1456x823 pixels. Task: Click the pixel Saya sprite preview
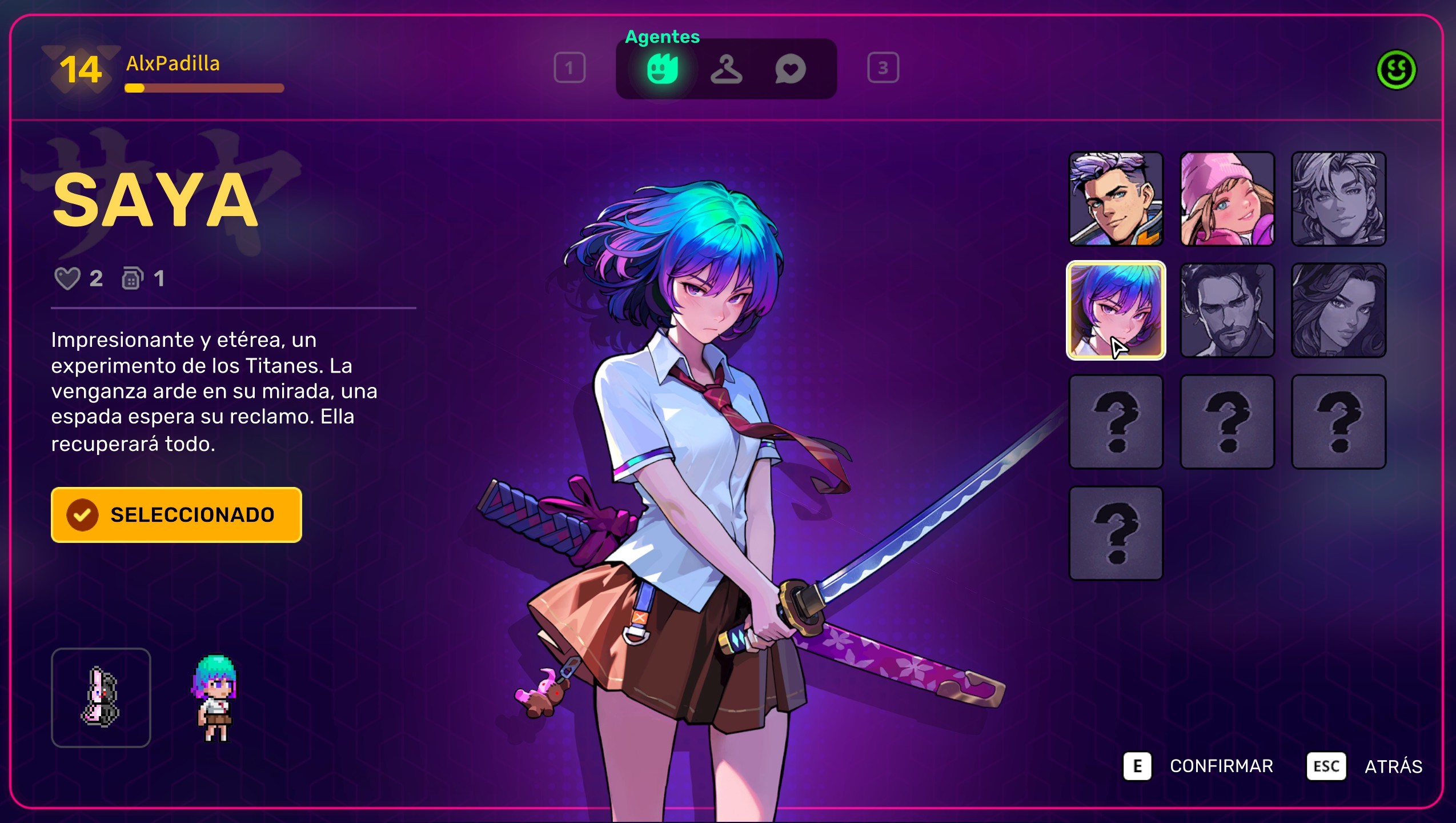pyautogui.click(x=215, y=697)
